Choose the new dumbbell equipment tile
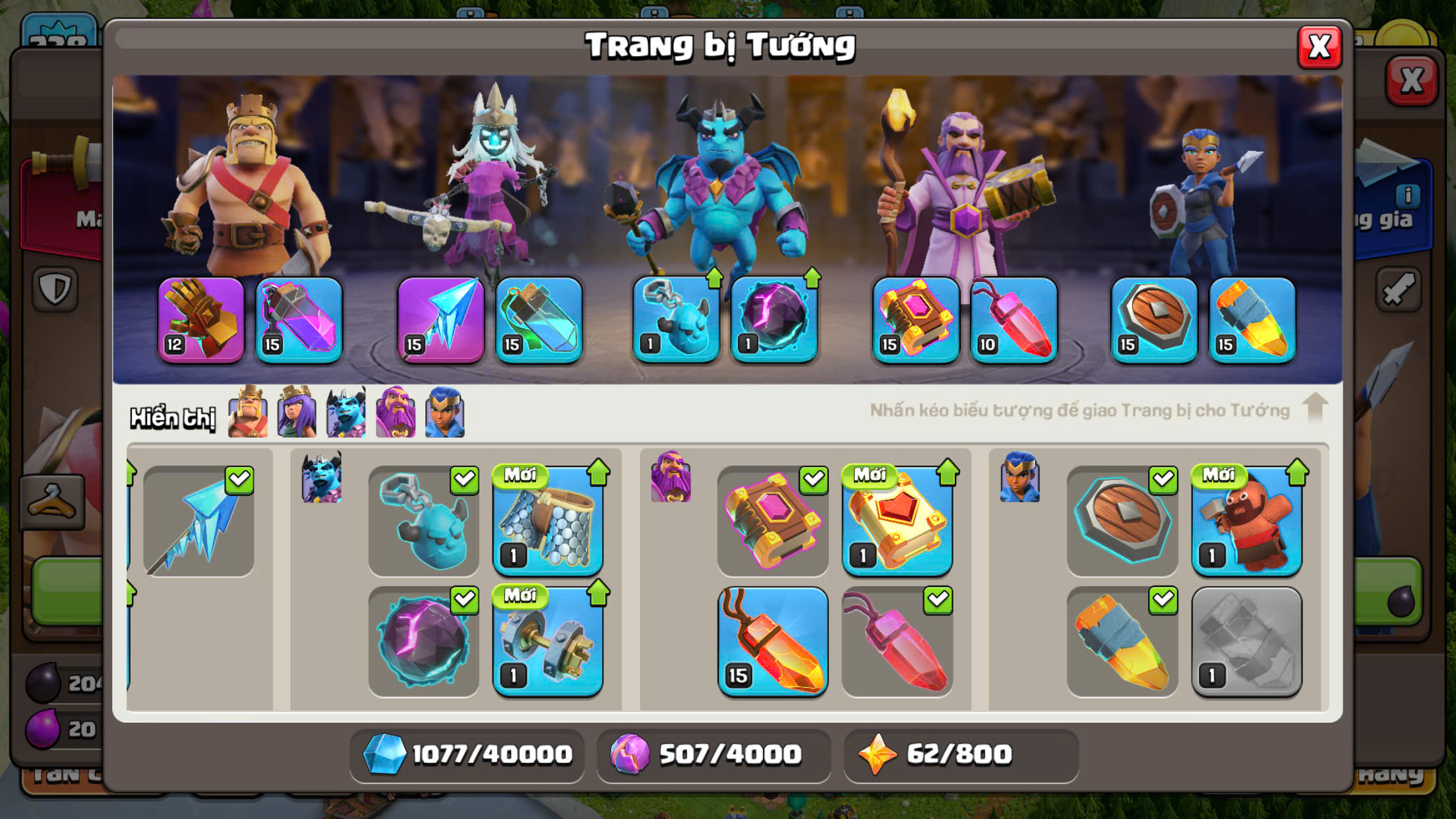This screenshot has height=819, width=1456. 548,642
